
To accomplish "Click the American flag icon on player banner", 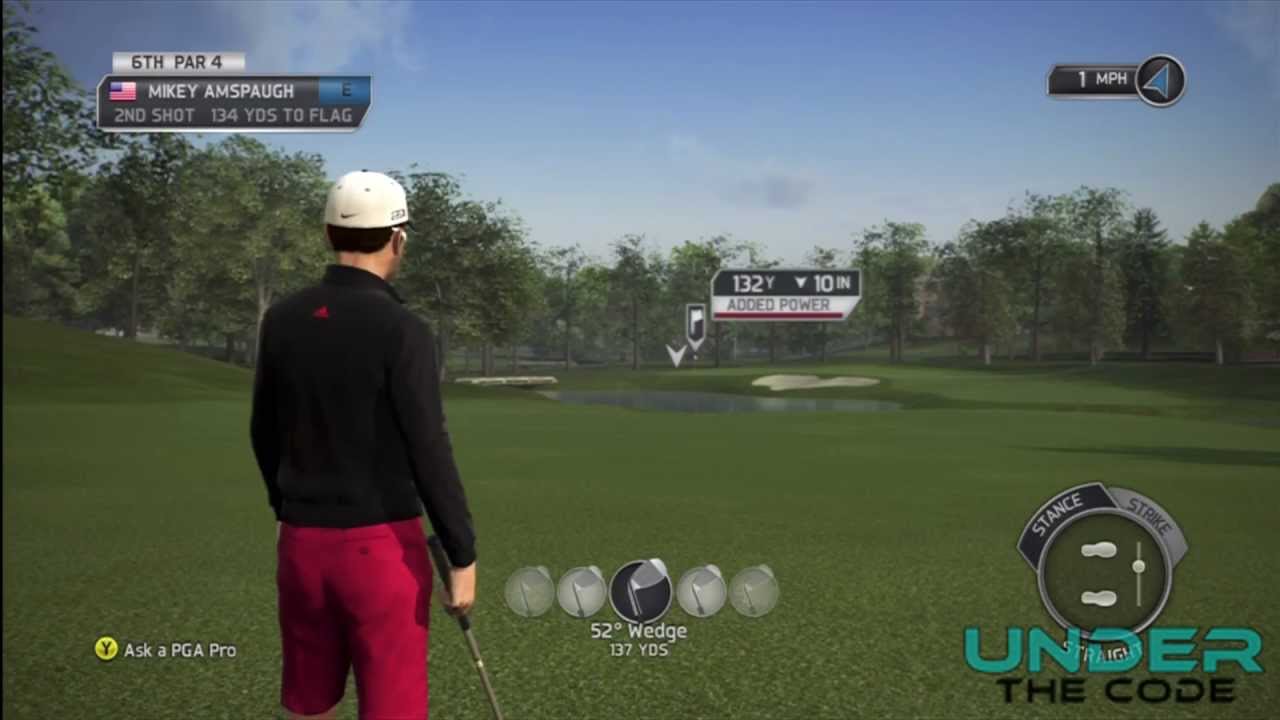I will (122, 91).
